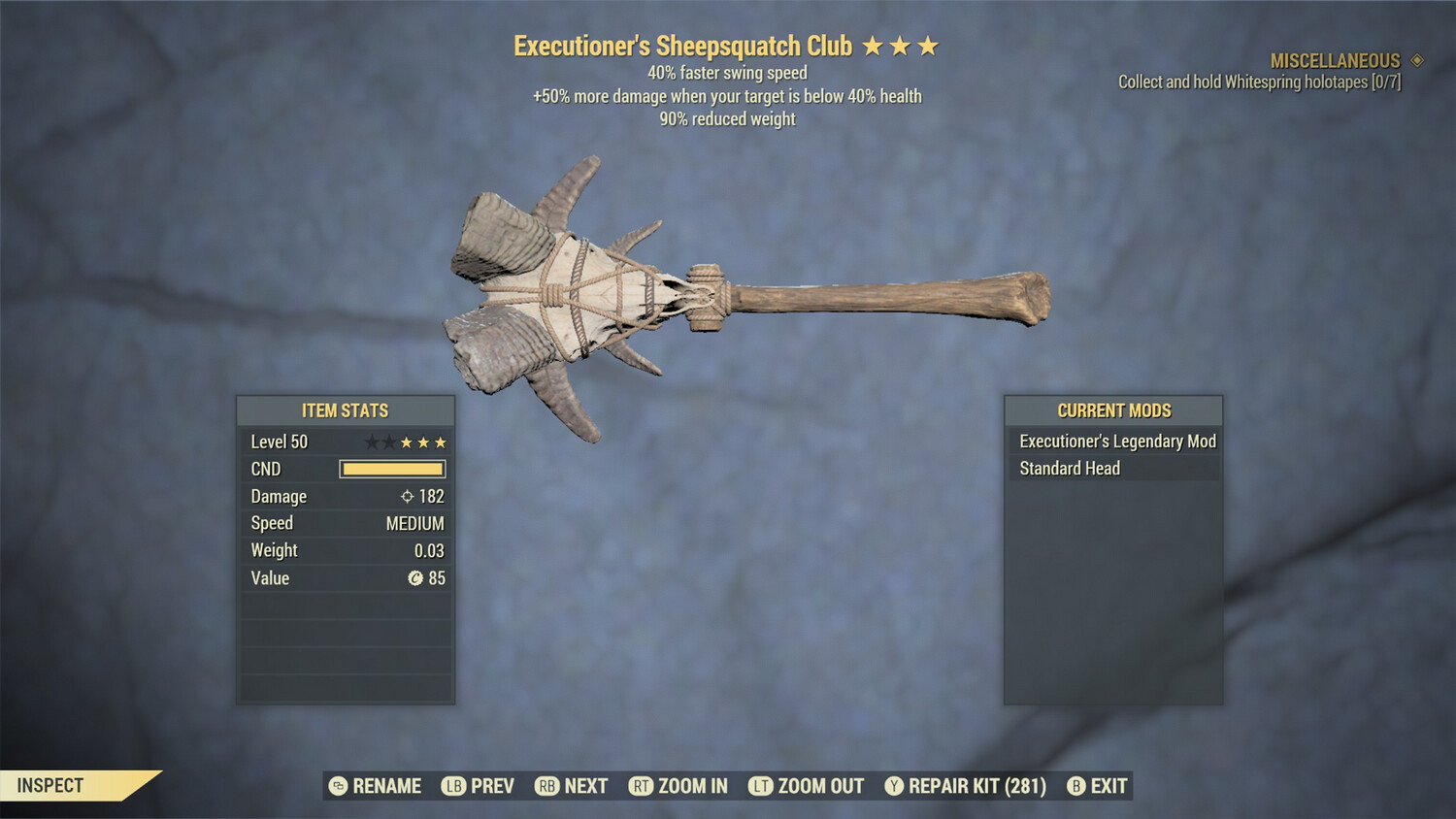Toggle the third gold star next to item title
Image resolution: width=1456 pixels, height=819 pixels.
click(930, 45)
